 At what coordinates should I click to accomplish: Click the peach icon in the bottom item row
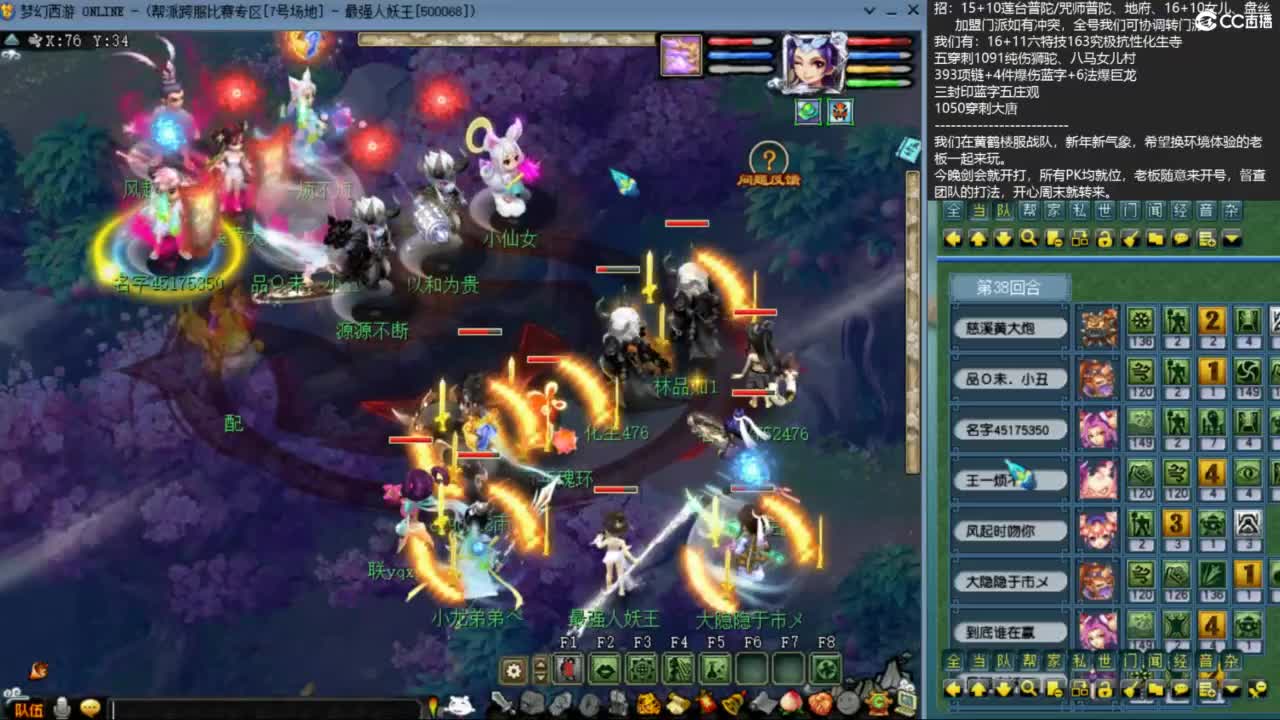792,702
